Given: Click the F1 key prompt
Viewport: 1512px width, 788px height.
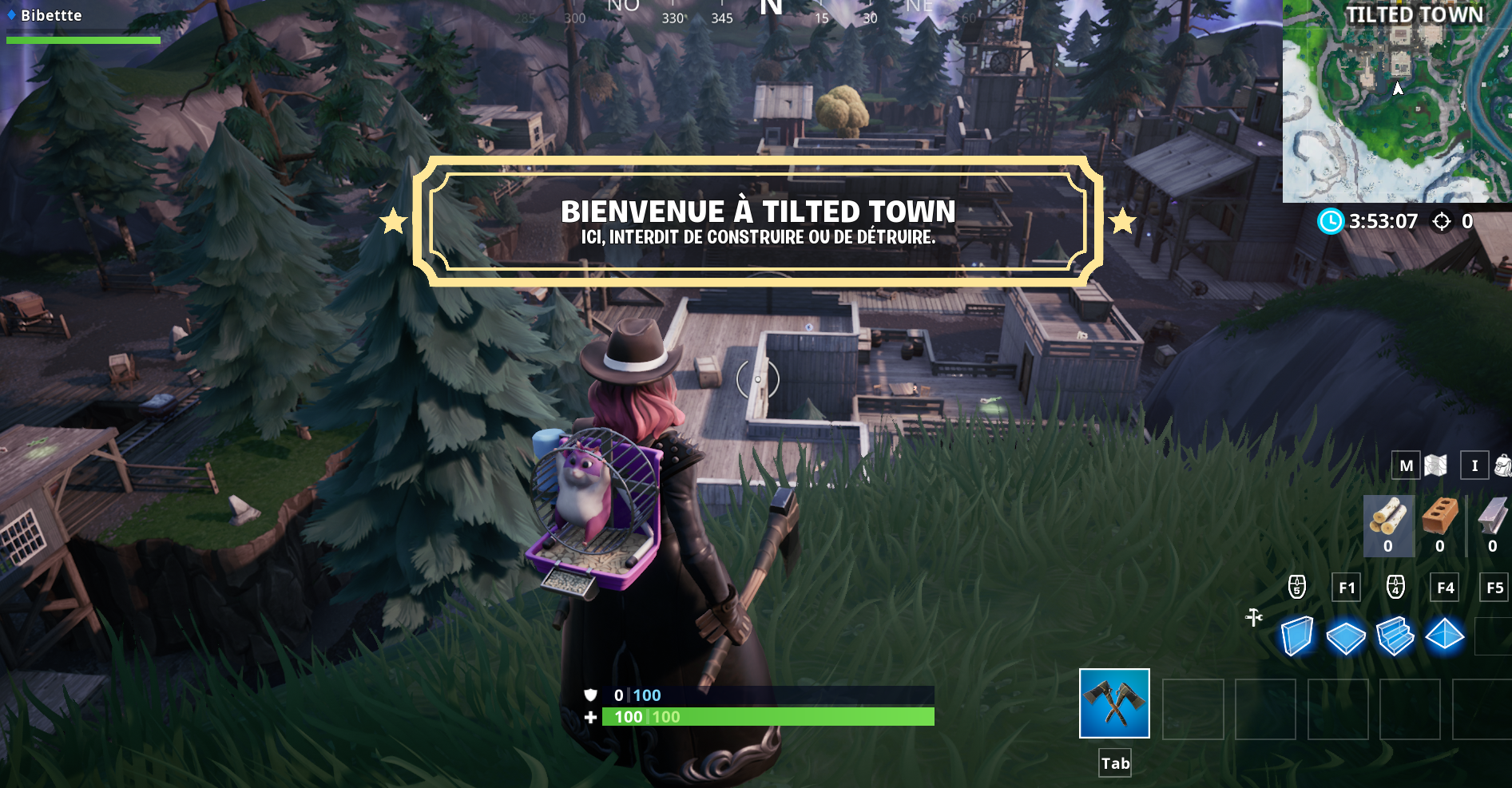Looking at the screenshot, I should [x=1347, y=588].
